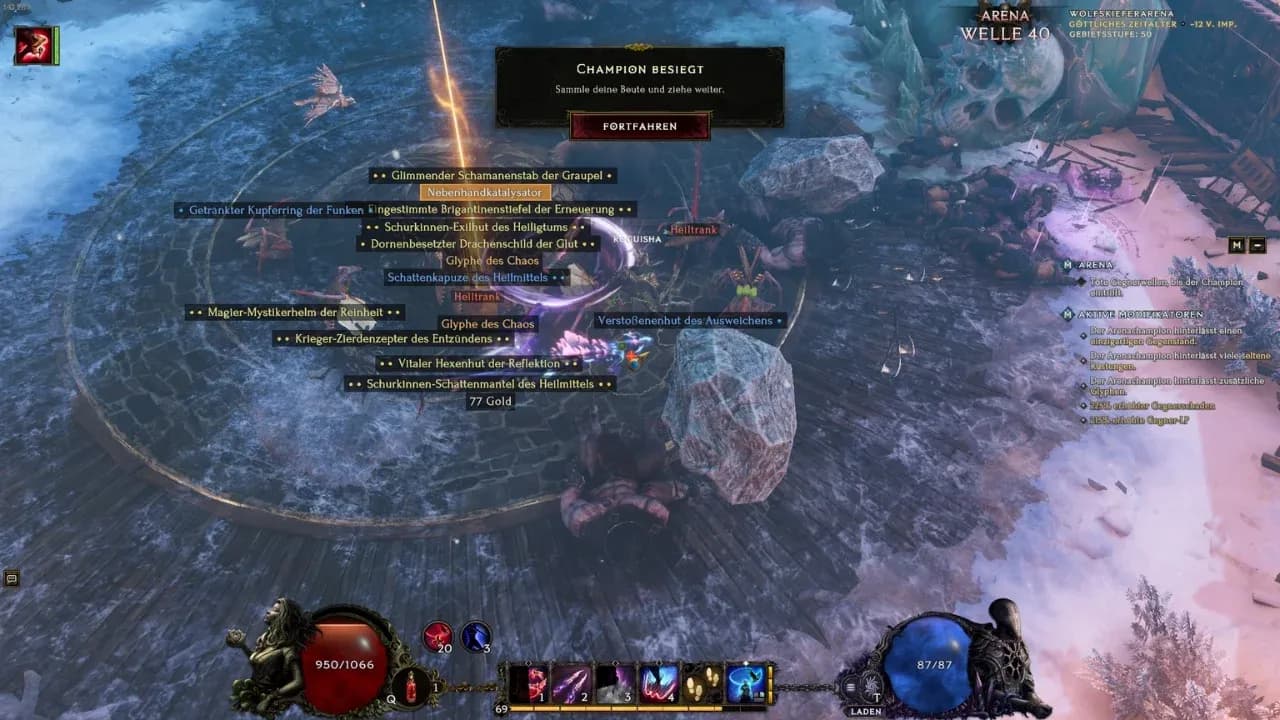Pick up Glimmender Schamanenstab der Graupel

click(x=491, y=176)
